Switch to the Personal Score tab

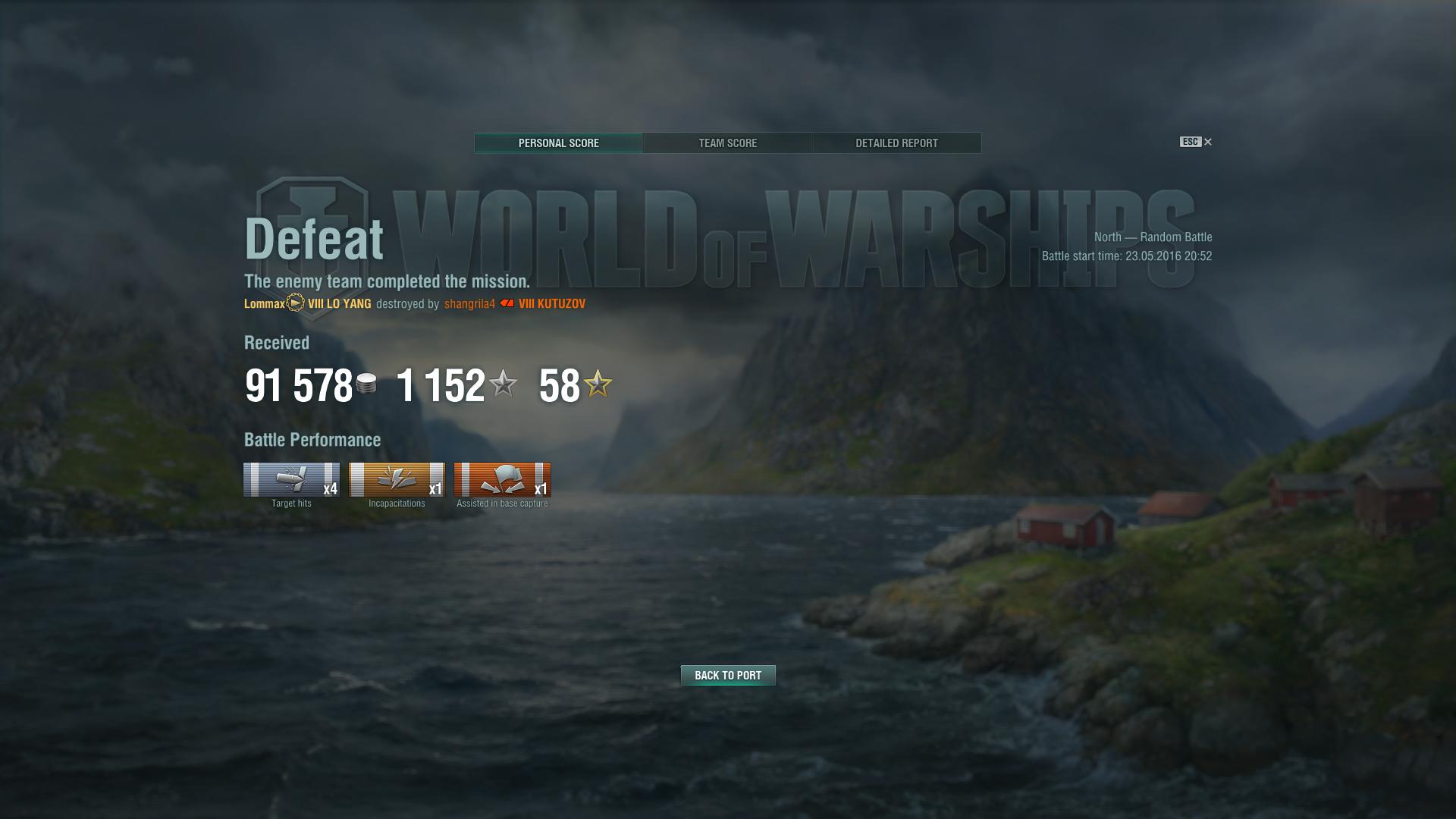point(559,143)
